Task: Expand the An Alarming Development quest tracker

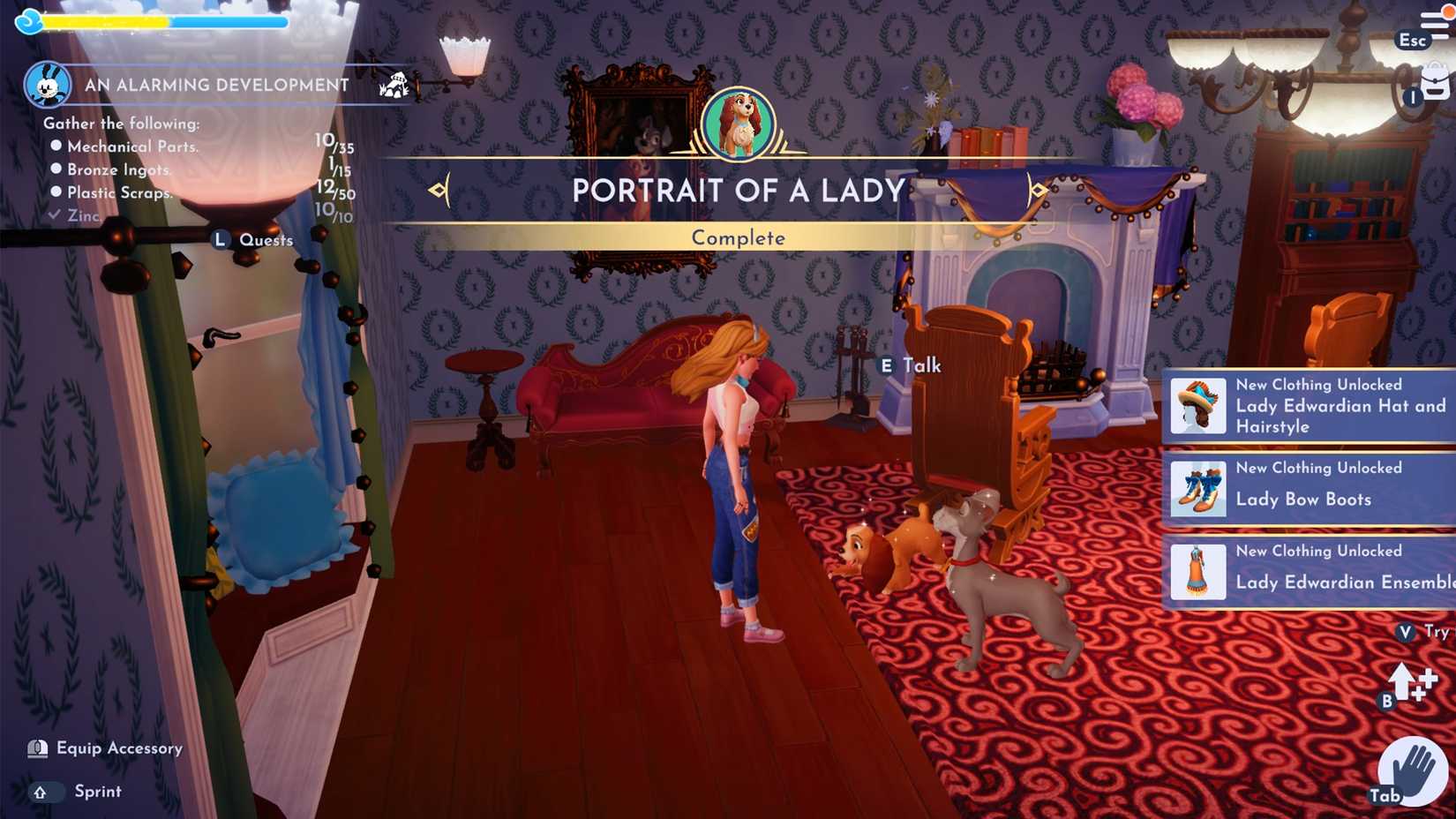Action: point(214,86)
